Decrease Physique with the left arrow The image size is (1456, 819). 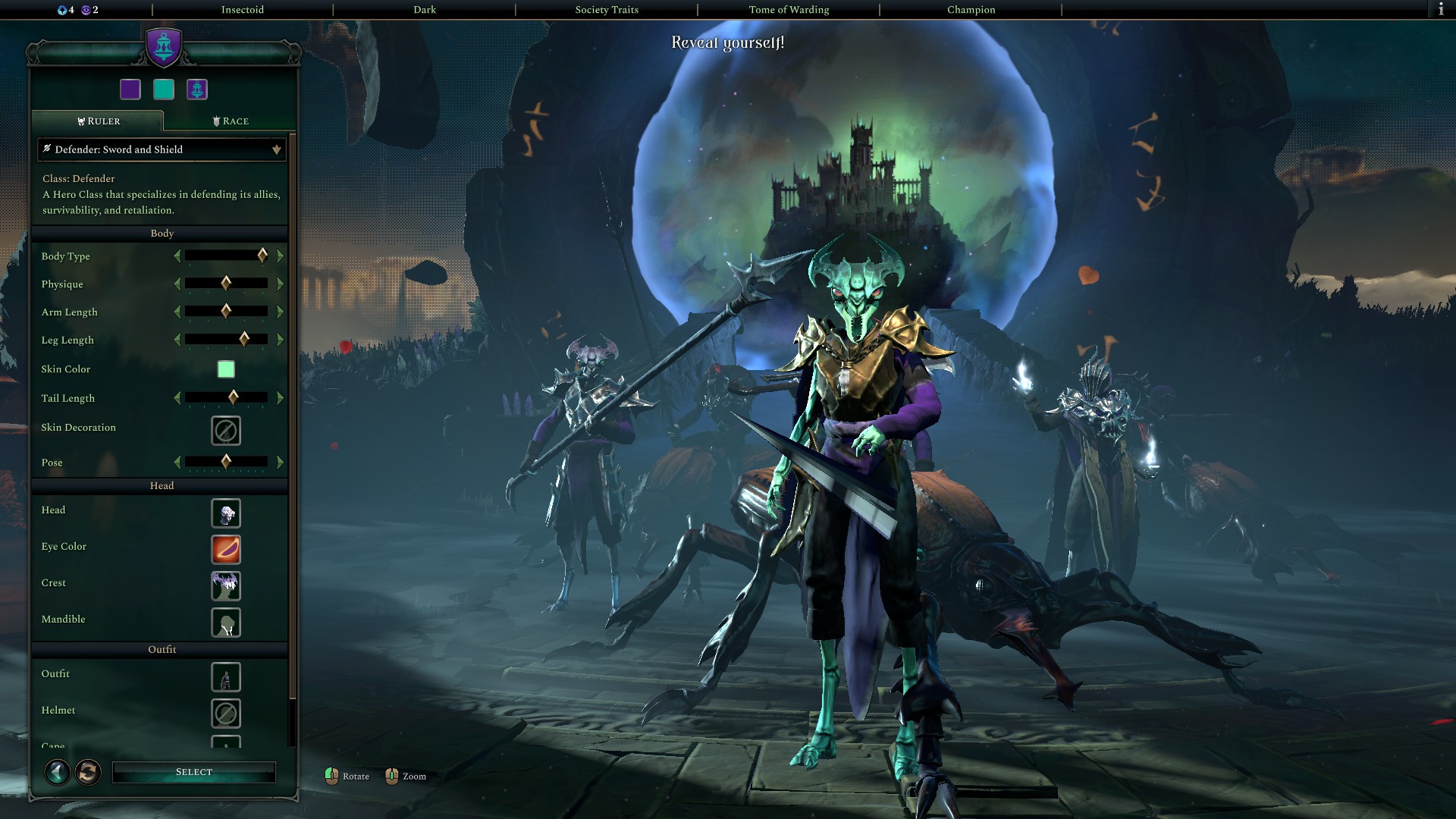coord(177,284)
